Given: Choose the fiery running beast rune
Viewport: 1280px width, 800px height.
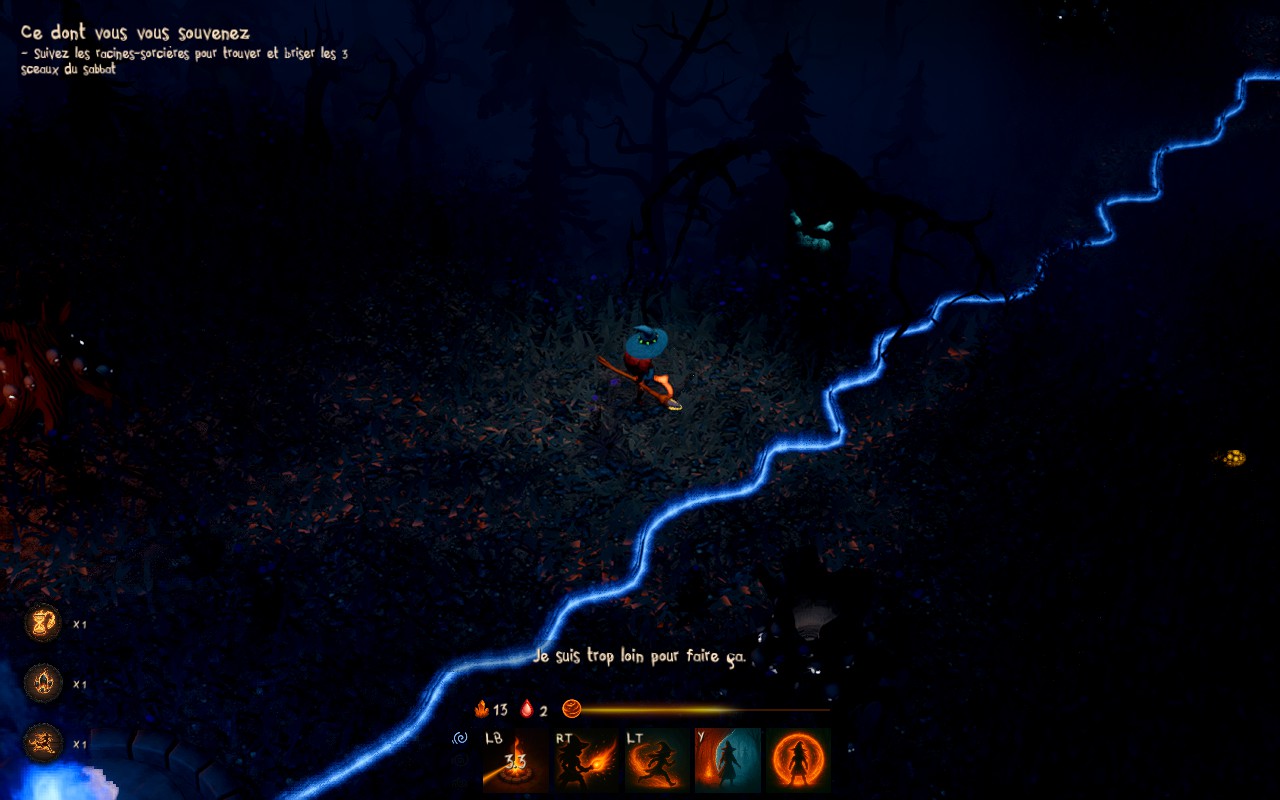Looking at the screenshot, I should (43, 744).
